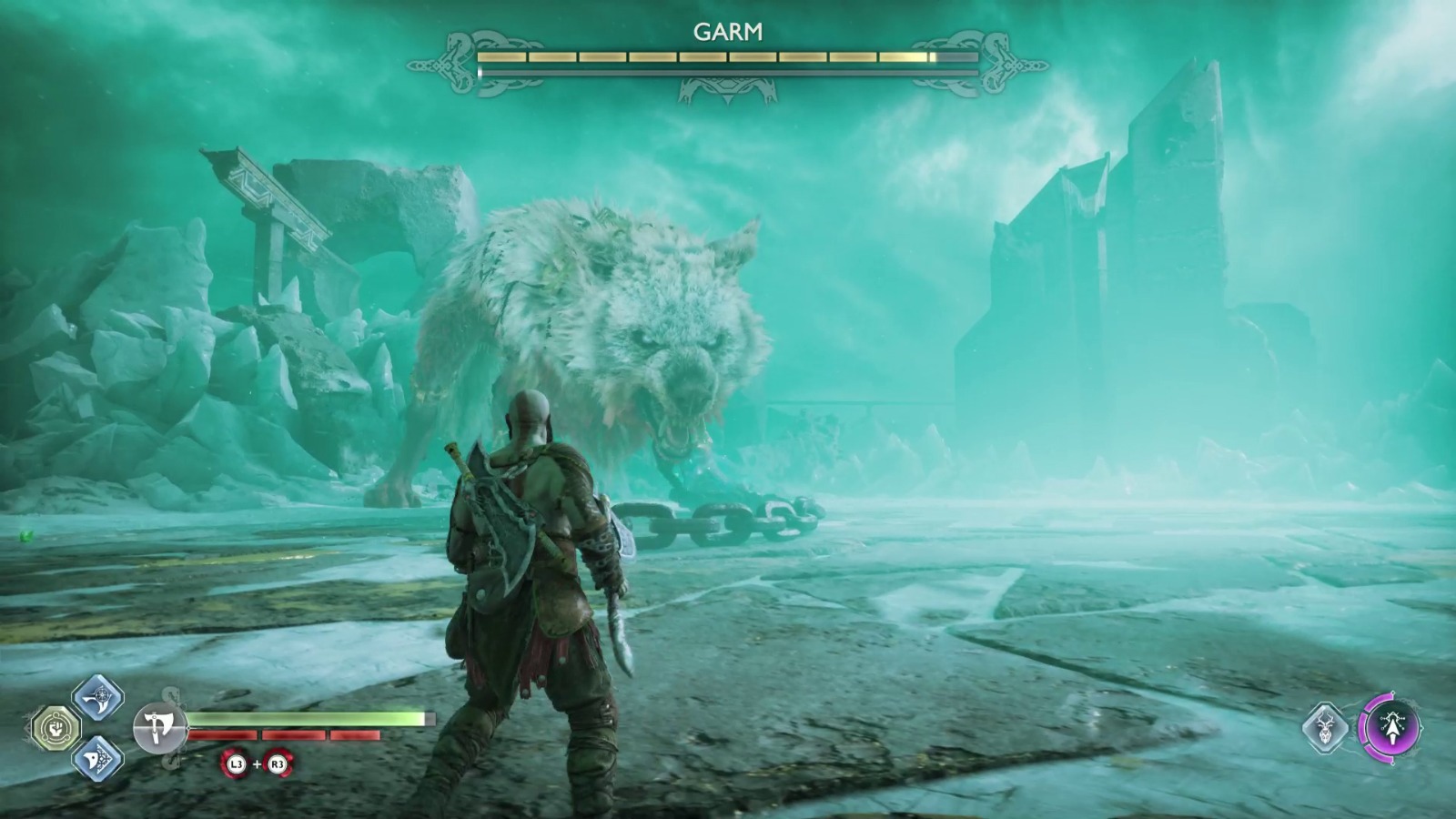Select the stag companion icon

coord(1327,728)
